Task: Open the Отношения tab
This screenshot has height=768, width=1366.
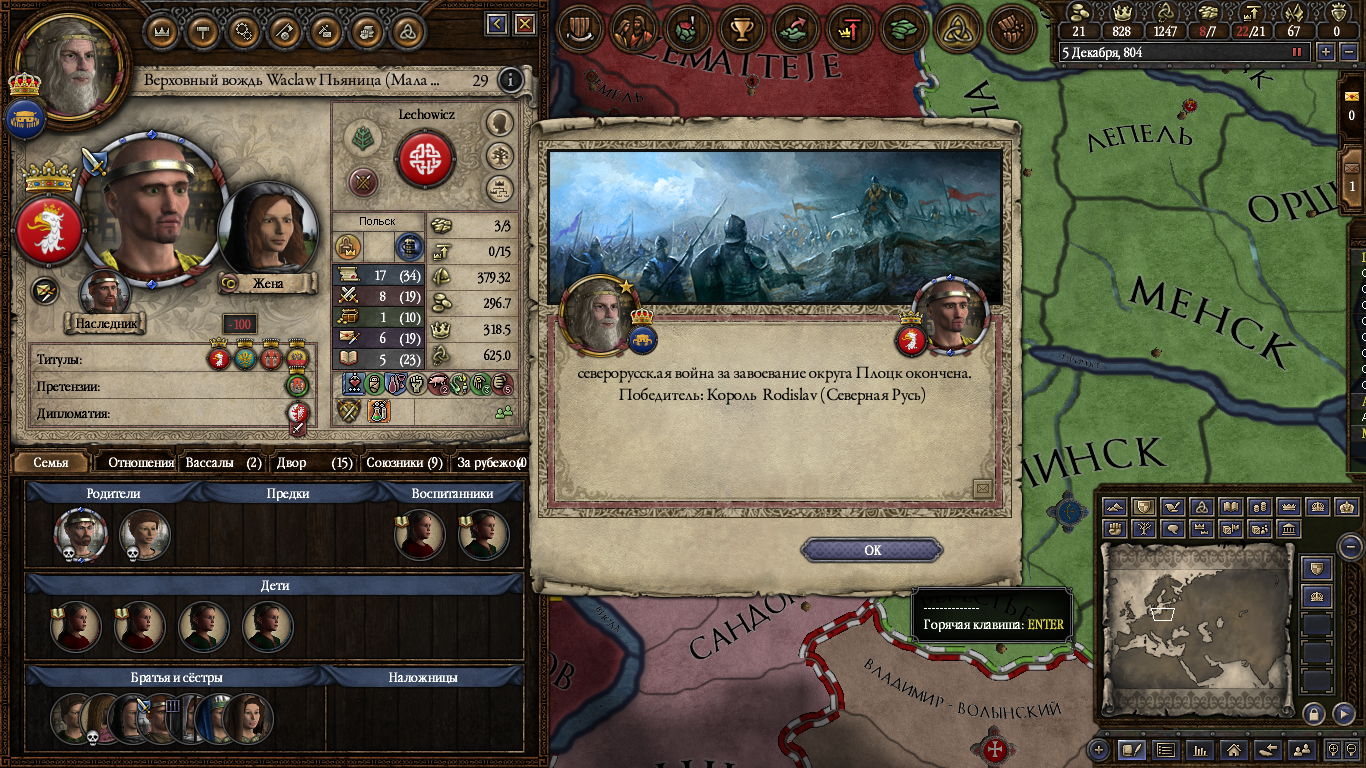Action: [x=141, y=463]
